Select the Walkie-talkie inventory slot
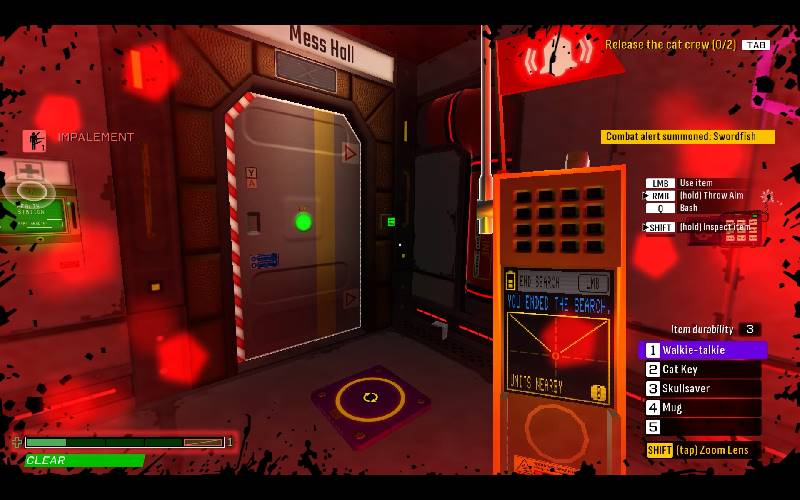 [x=702, y=351]
